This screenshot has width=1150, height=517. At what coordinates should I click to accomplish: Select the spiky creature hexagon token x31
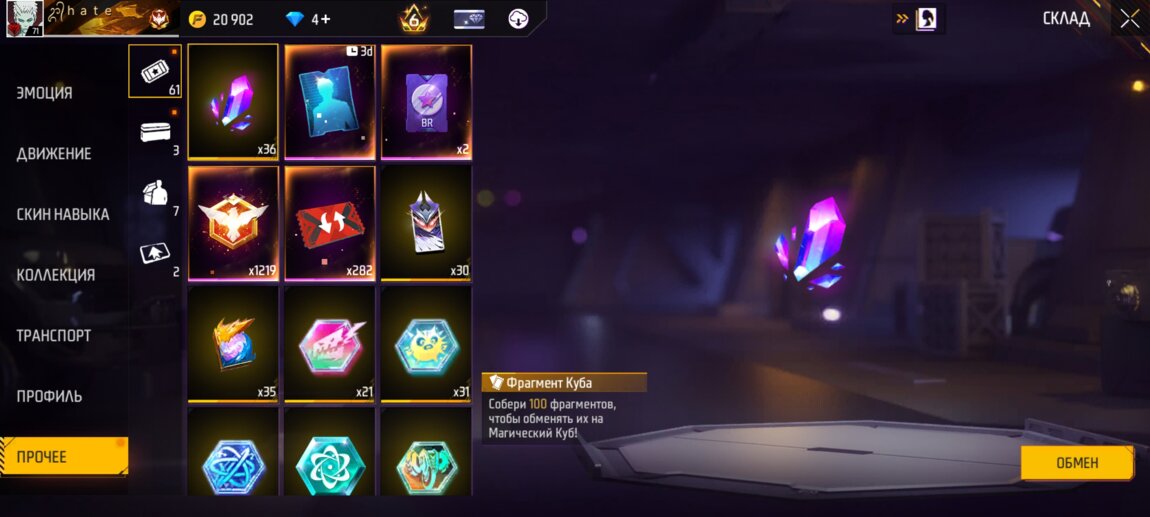tap(426, 344)
